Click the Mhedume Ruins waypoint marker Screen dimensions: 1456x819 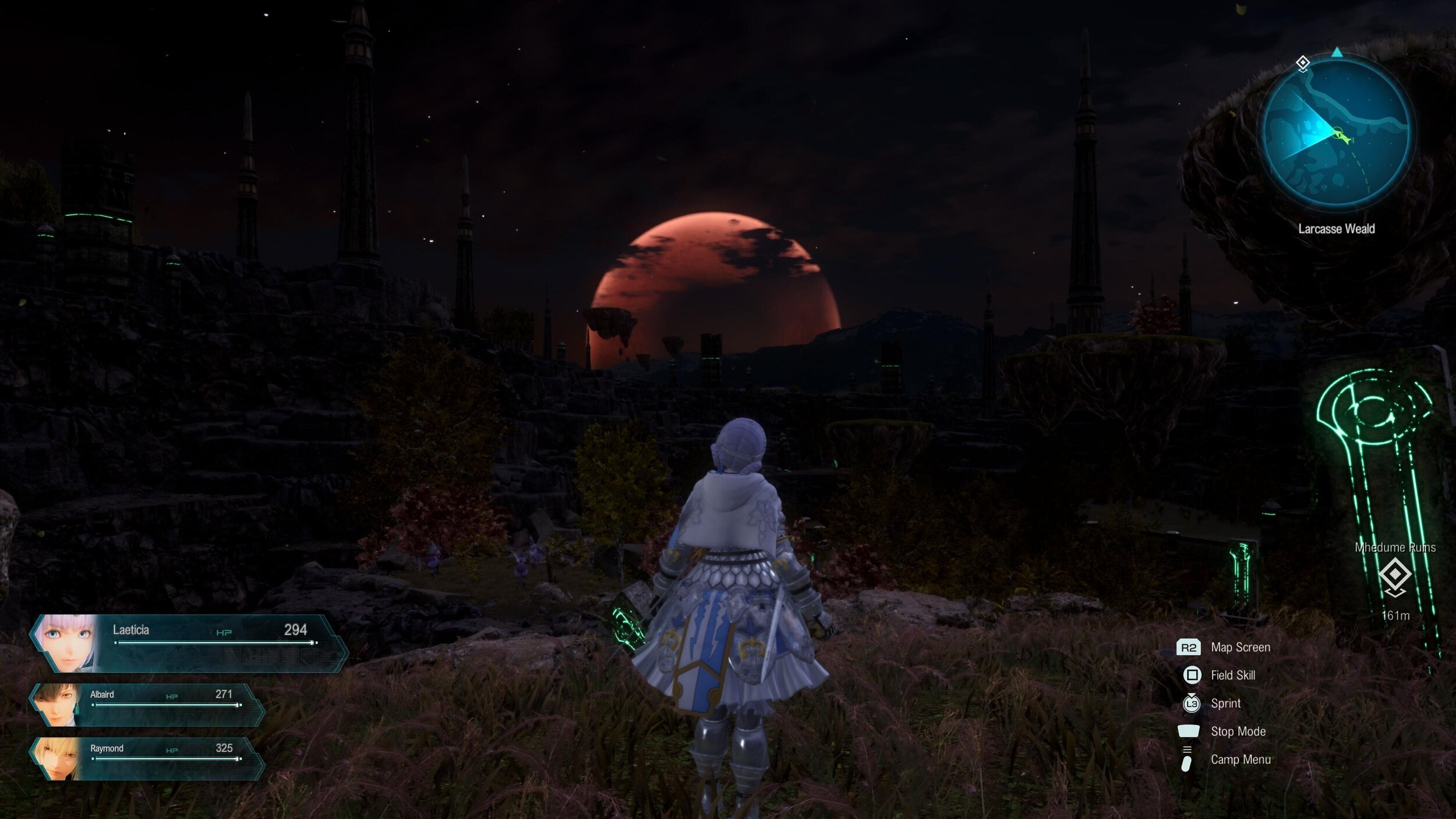click(x=1395, y=575)
